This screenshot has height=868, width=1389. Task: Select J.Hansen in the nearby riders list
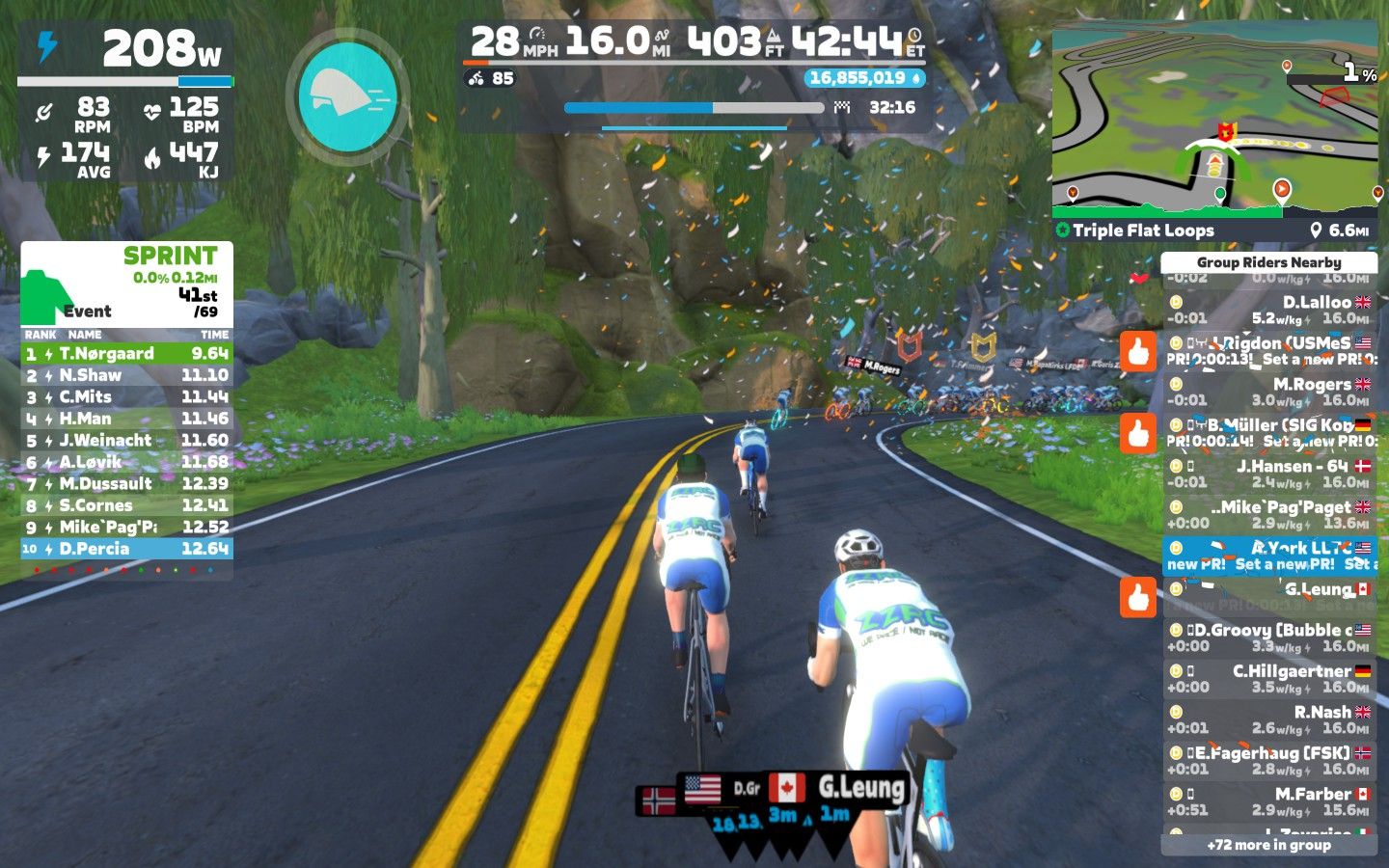pyautogui.click(x=1268, y=474)
